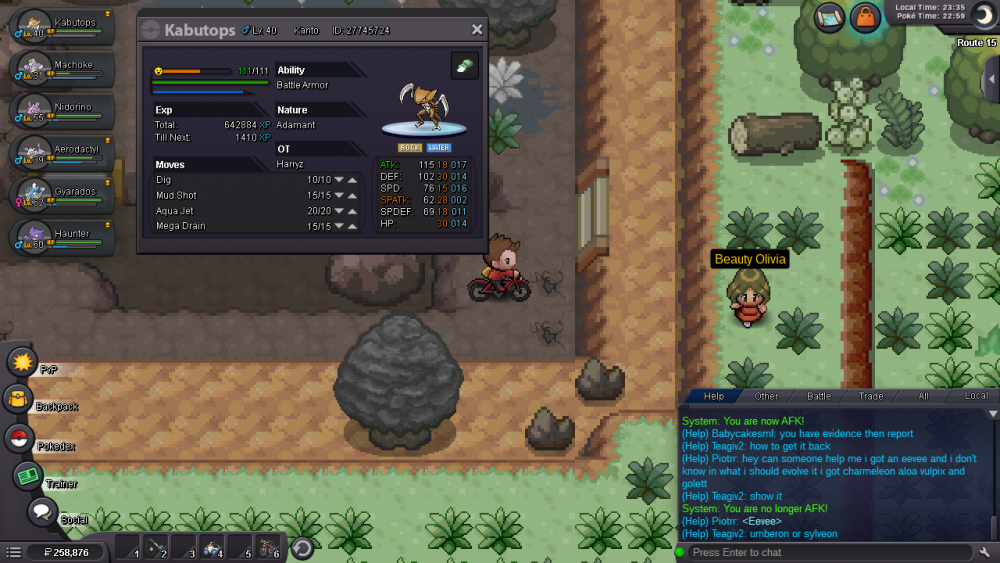Open the PvP menu

pyautogui.click(x=22, y=362)
